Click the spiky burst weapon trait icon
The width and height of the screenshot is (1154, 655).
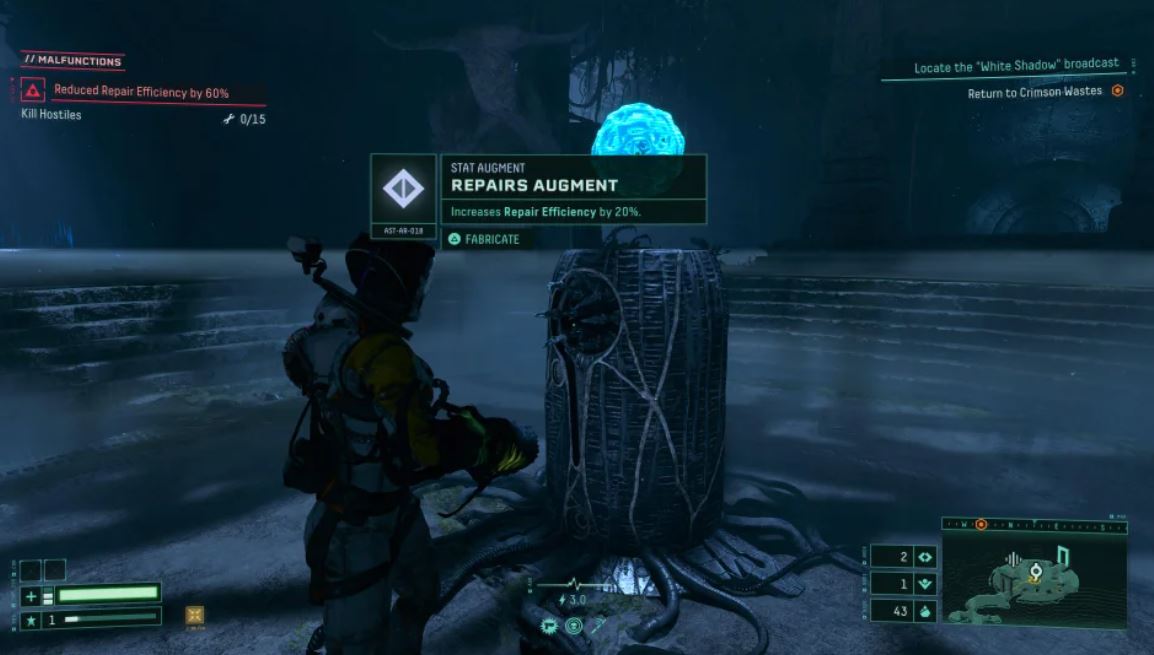550,625
